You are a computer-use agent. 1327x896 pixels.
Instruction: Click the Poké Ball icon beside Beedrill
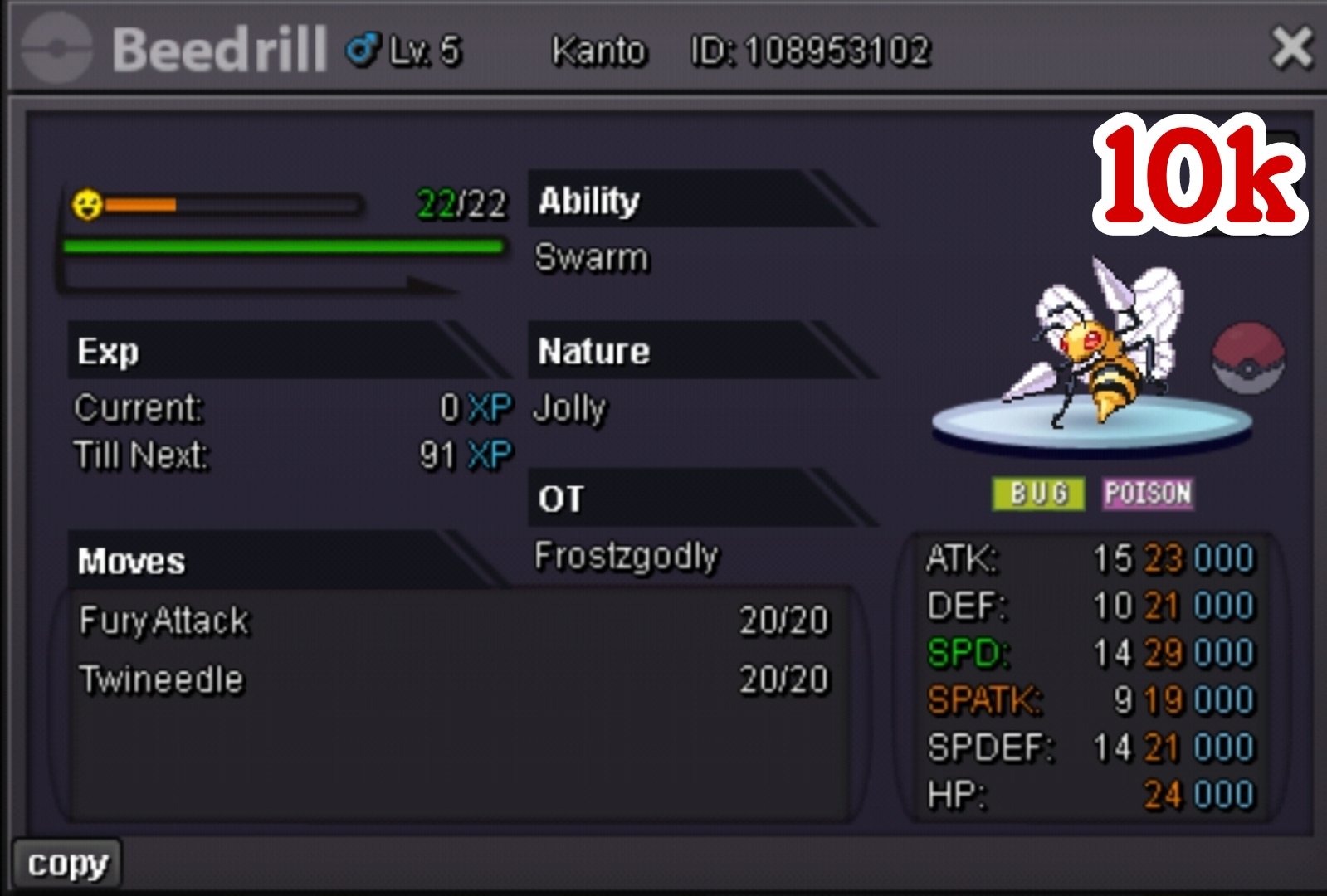(x=1247, y=358)
